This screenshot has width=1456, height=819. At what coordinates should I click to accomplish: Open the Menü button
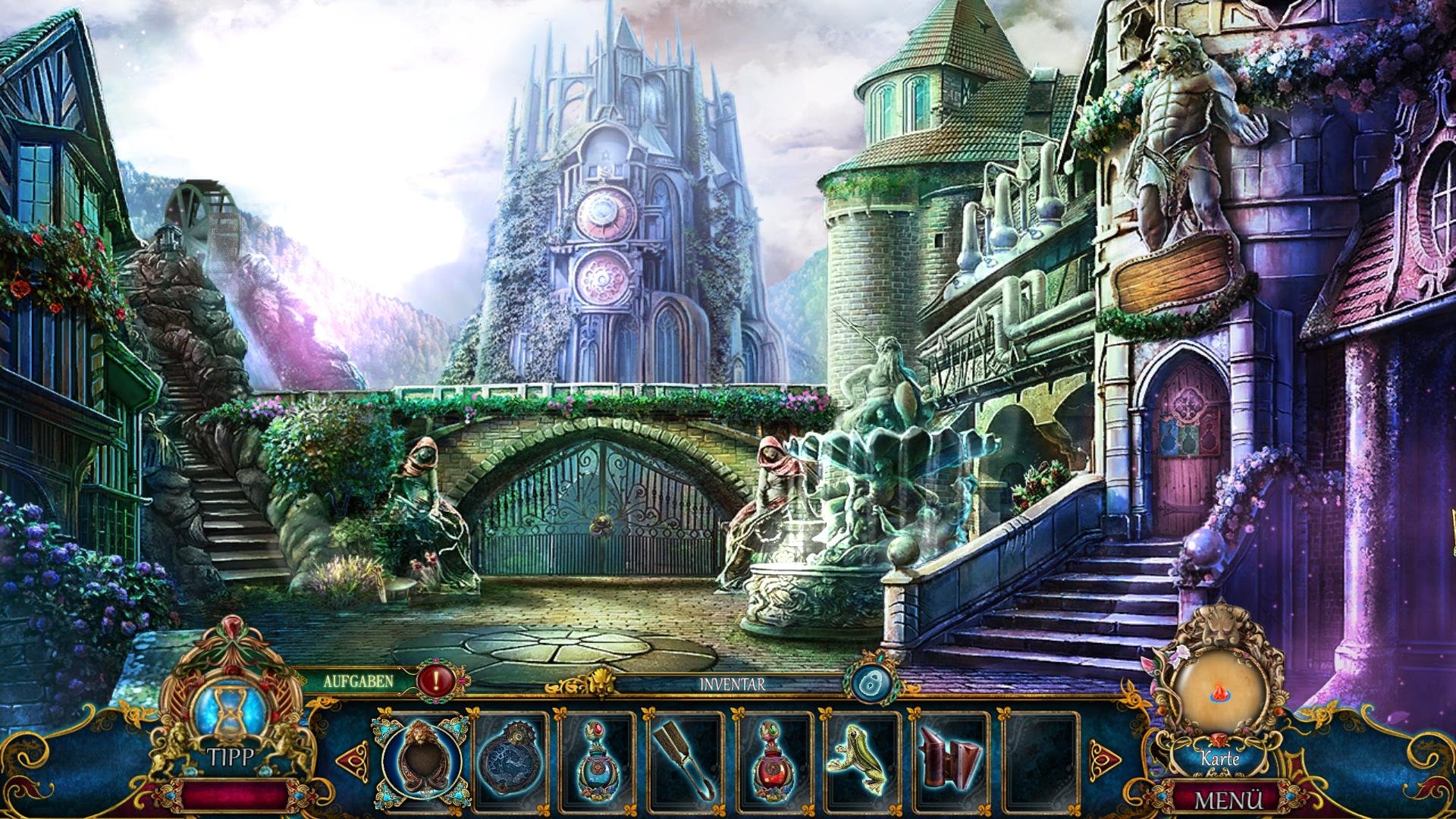(1228, 800)
